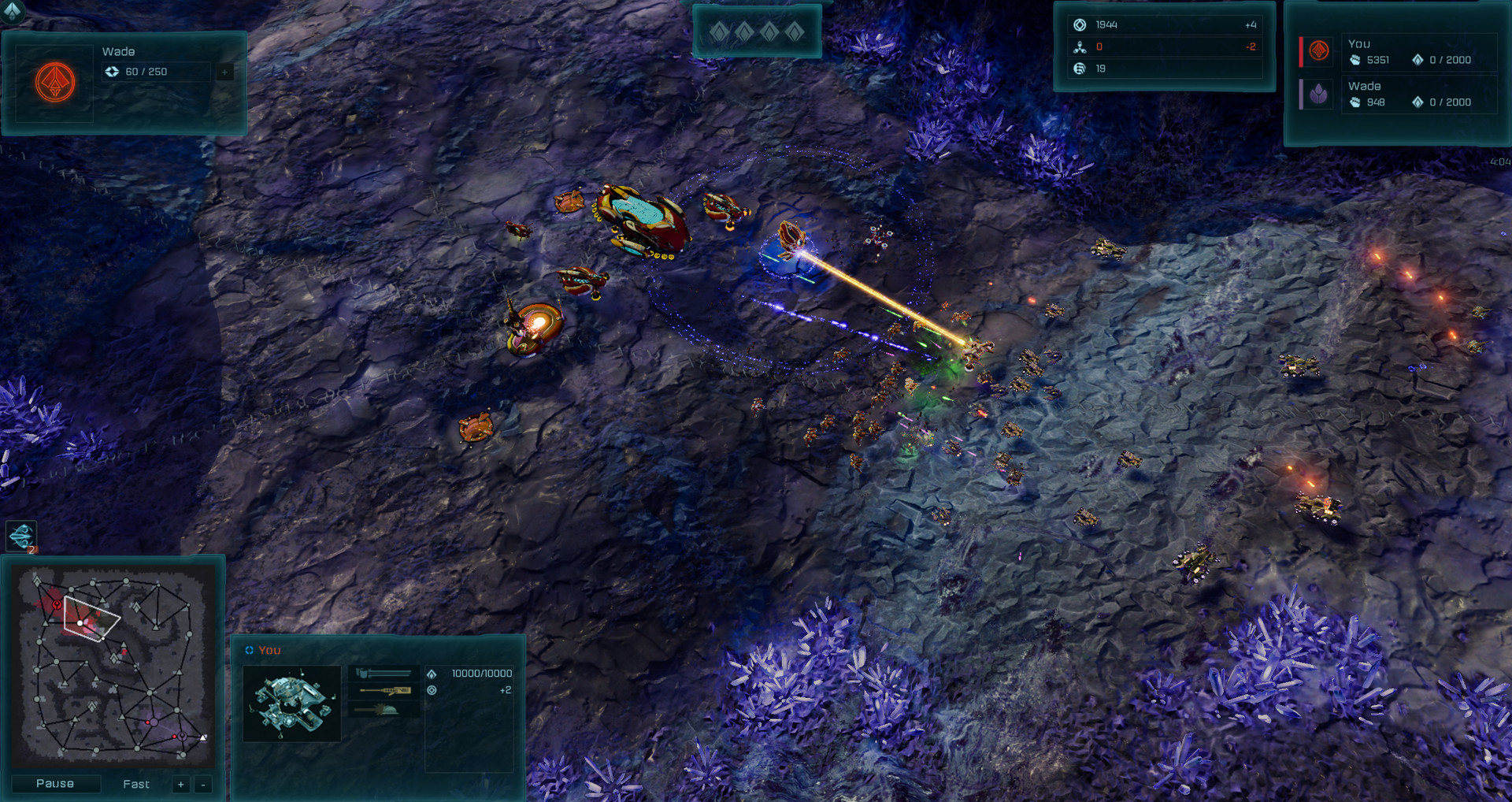The height and width of the screenshot is (802, 1512).
Task: Click the Fast speed label
Action: (x=135, y=784)
